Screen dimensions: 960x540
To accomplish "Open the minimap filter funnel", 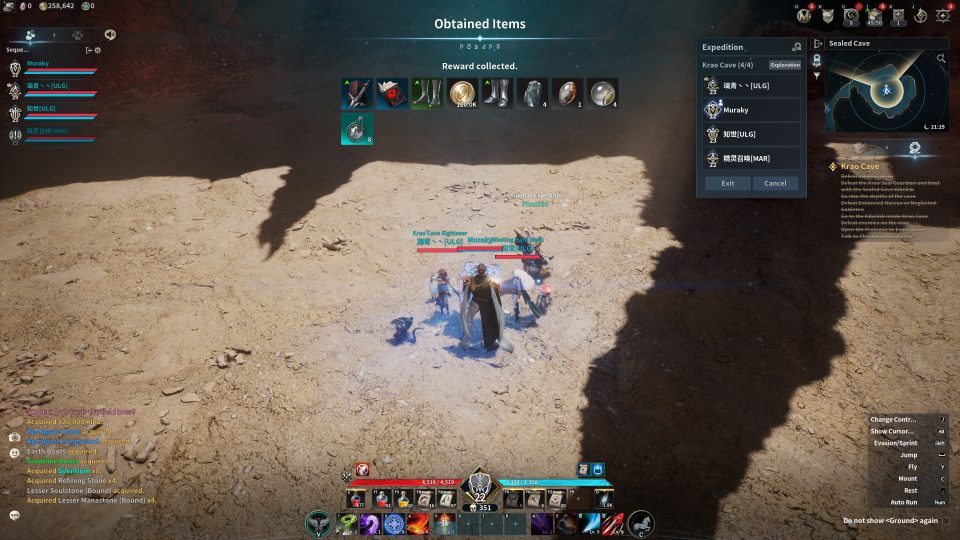I will (817, 76).
